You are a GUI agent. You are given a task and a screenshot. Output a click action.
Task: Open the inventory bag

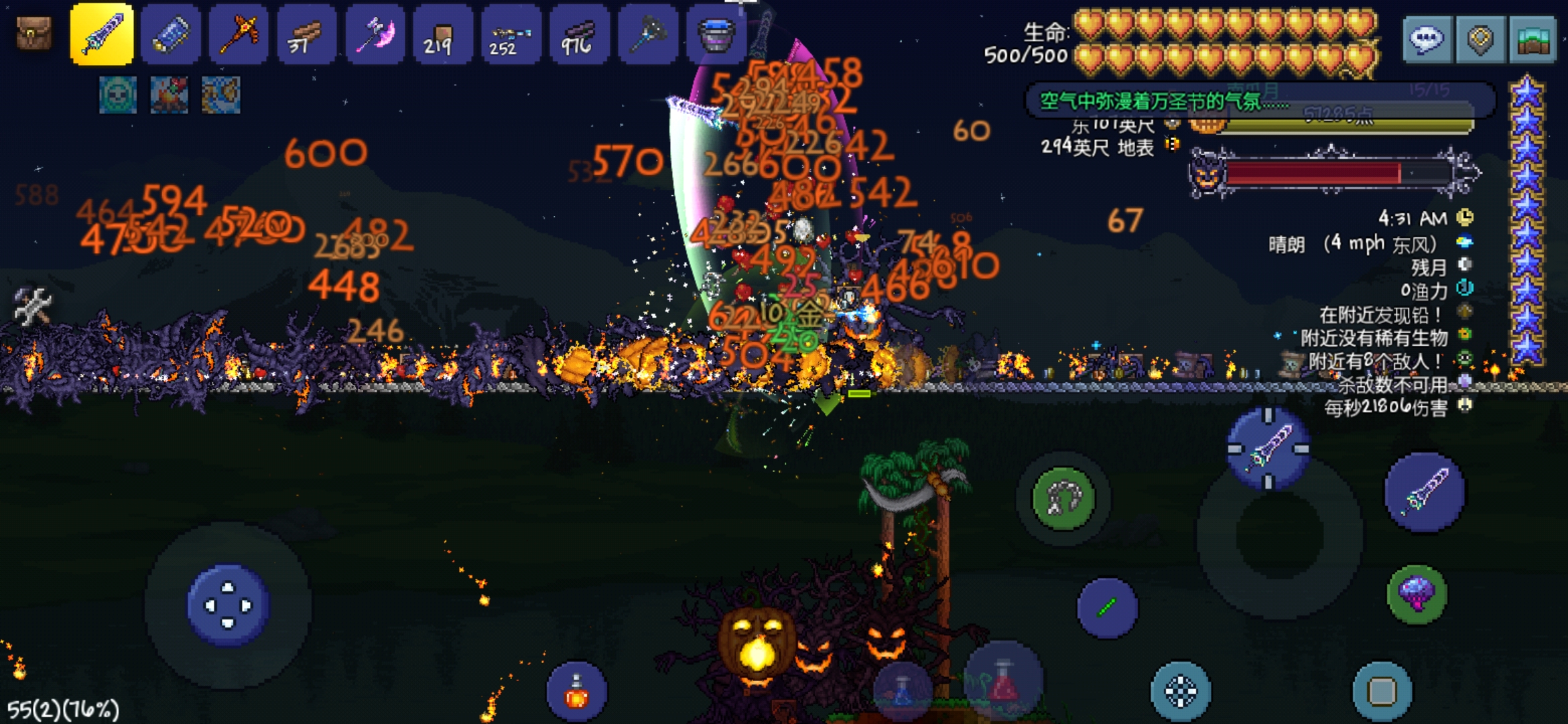pos(34,34)
